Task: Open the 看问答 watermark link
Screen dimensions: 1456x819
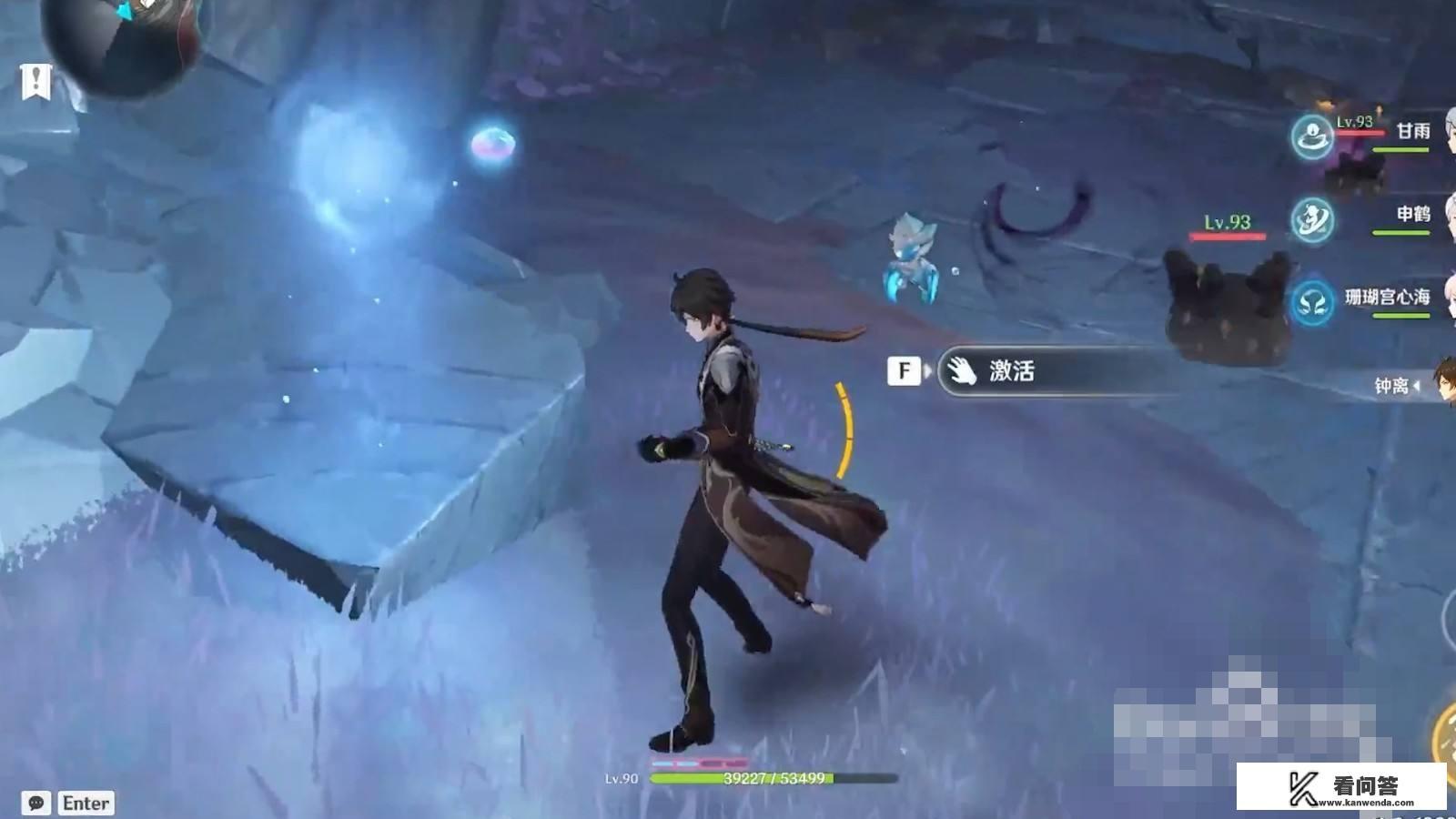Action: pos(1341,787)
